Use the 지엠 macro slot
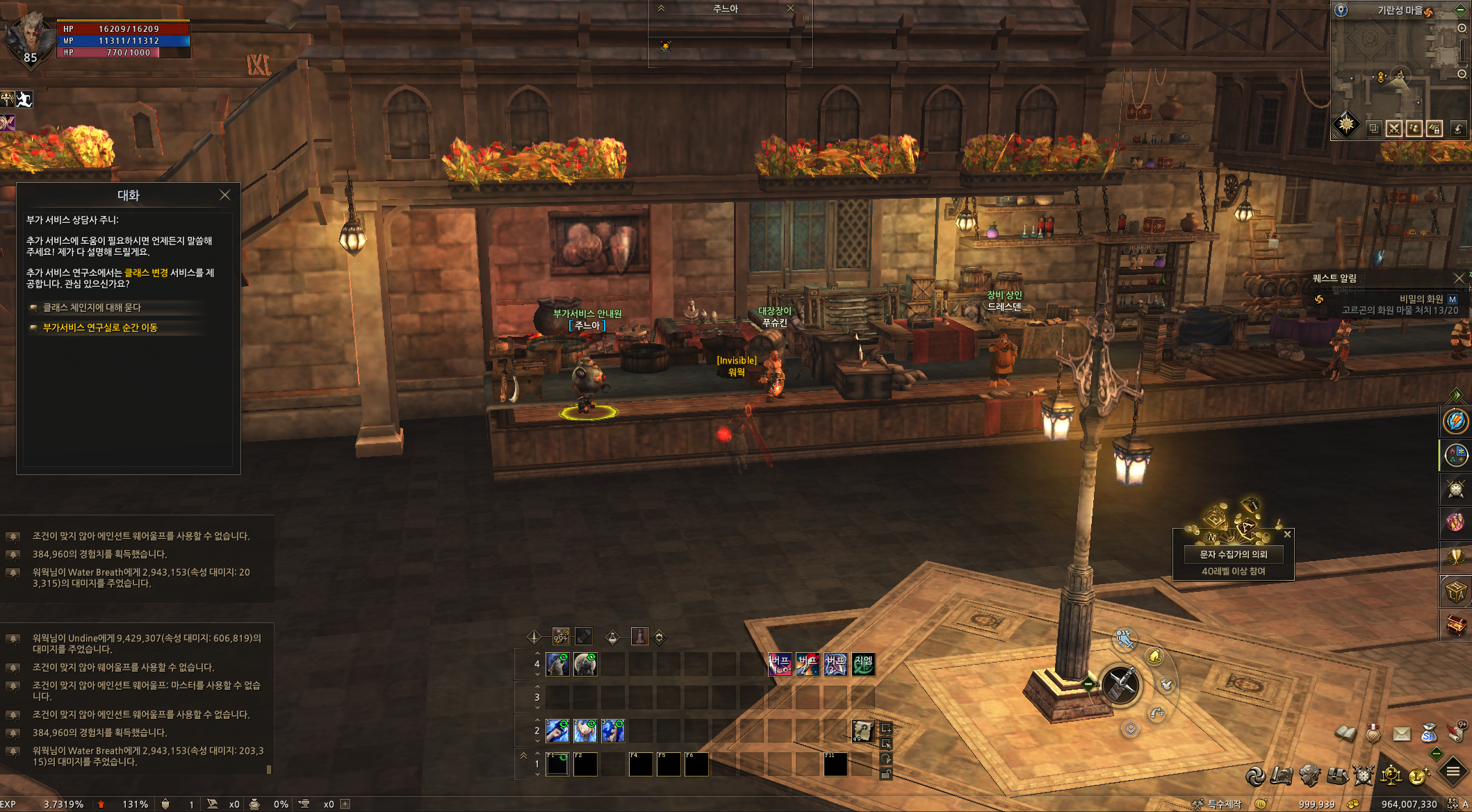Image resolution: width=1472 pixels, height=812 pixels. (x=863, y=665)
